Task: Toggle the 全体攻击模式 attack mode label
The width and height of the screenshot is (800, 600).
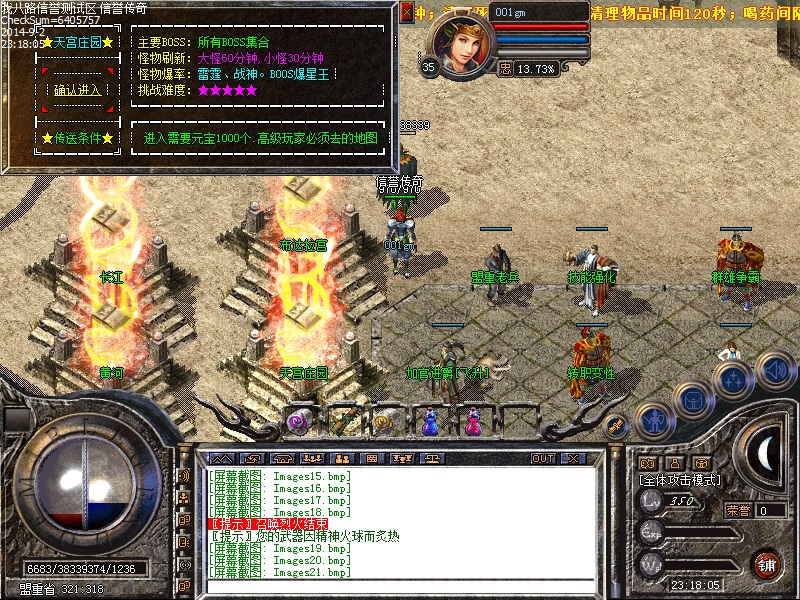Action: point(679,480)
